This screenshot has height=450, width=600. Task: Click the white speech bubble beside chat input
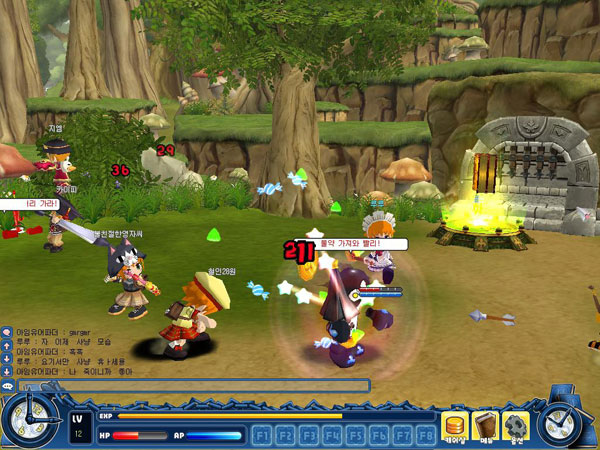tap(7, 385)
